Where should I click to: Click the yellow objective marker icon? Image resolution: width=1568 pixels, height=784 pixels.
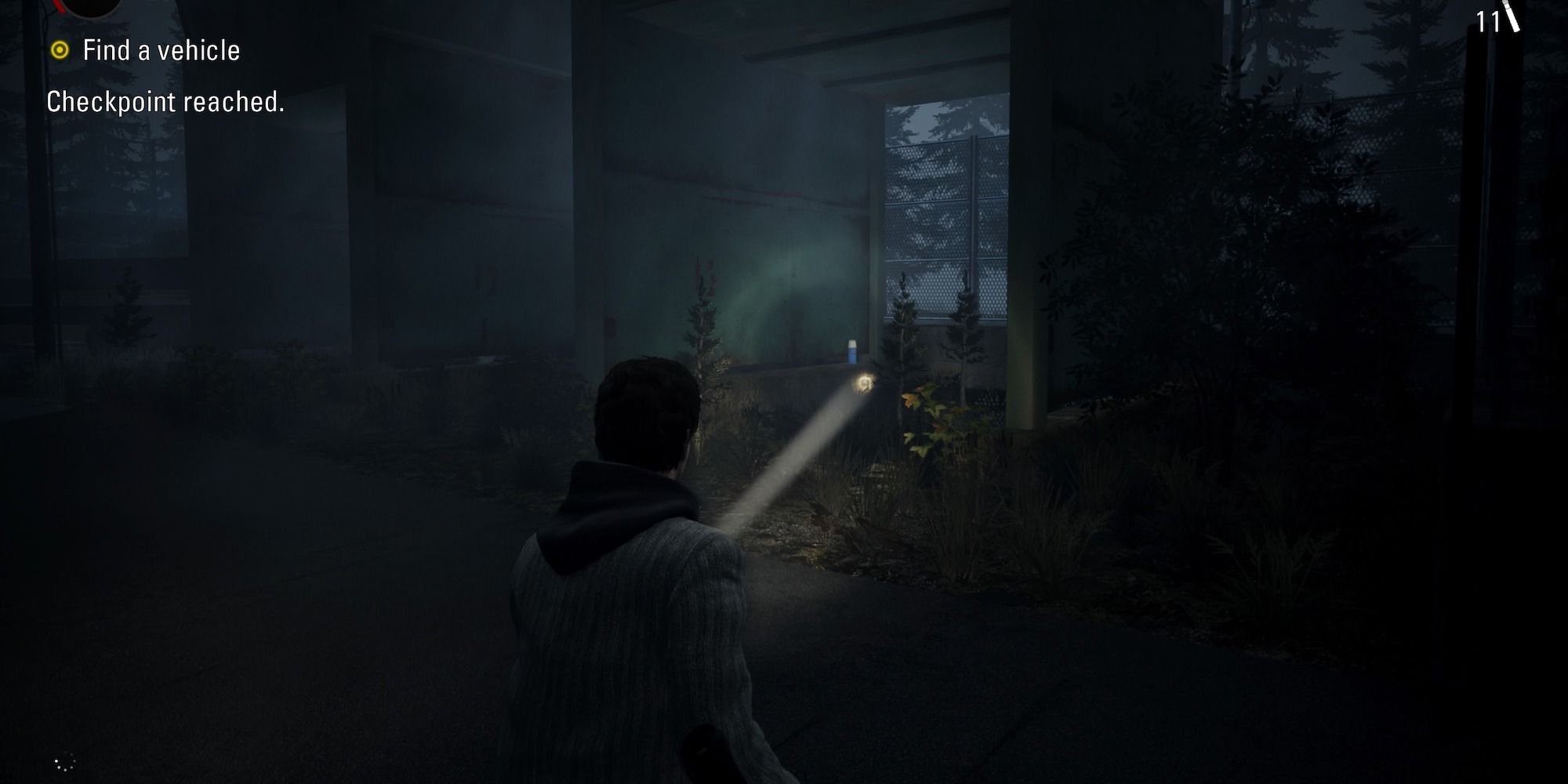coord(60,51)
